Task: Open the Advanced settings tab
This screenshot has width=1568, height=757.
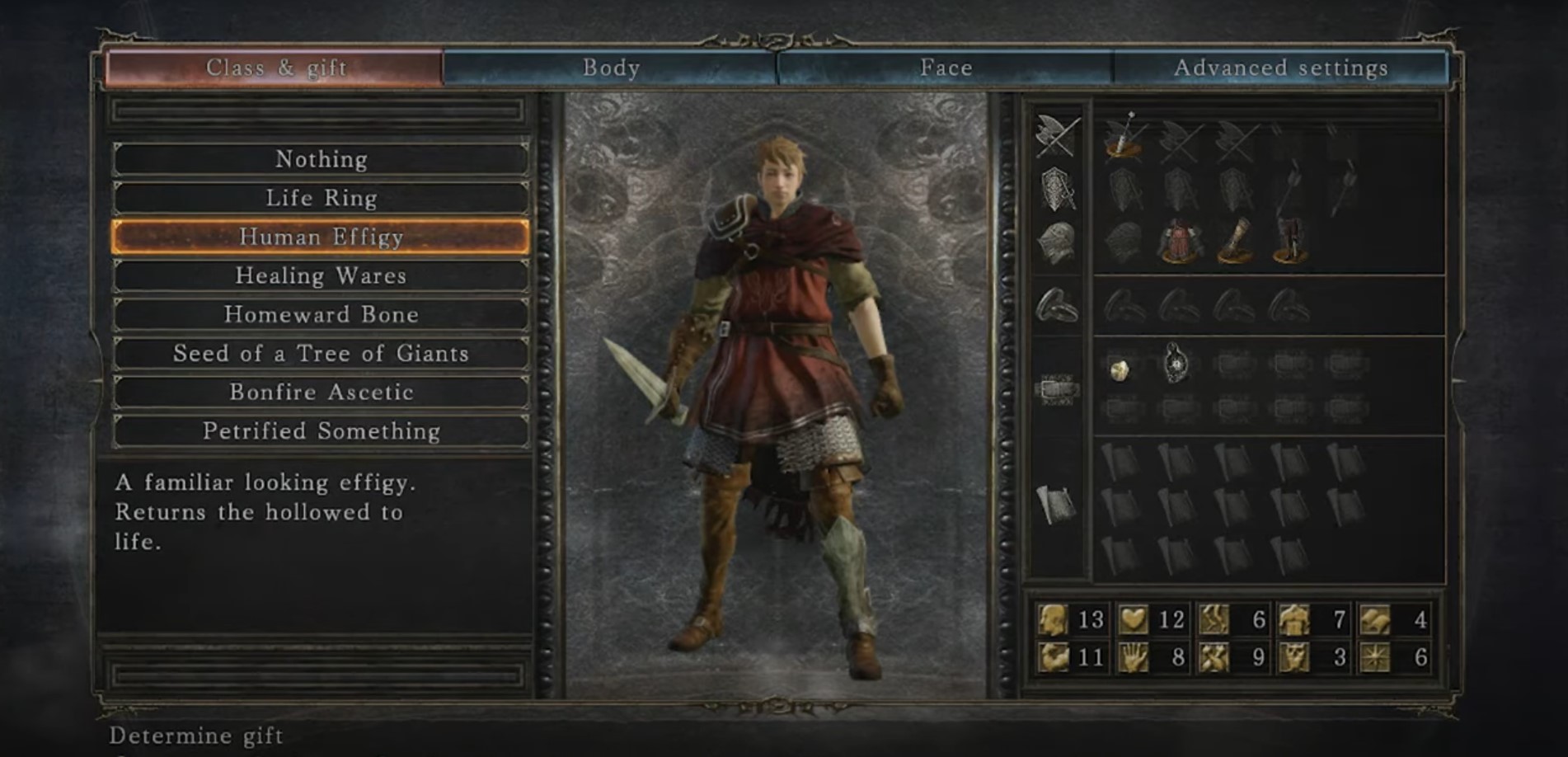Action: [1279, 68]
